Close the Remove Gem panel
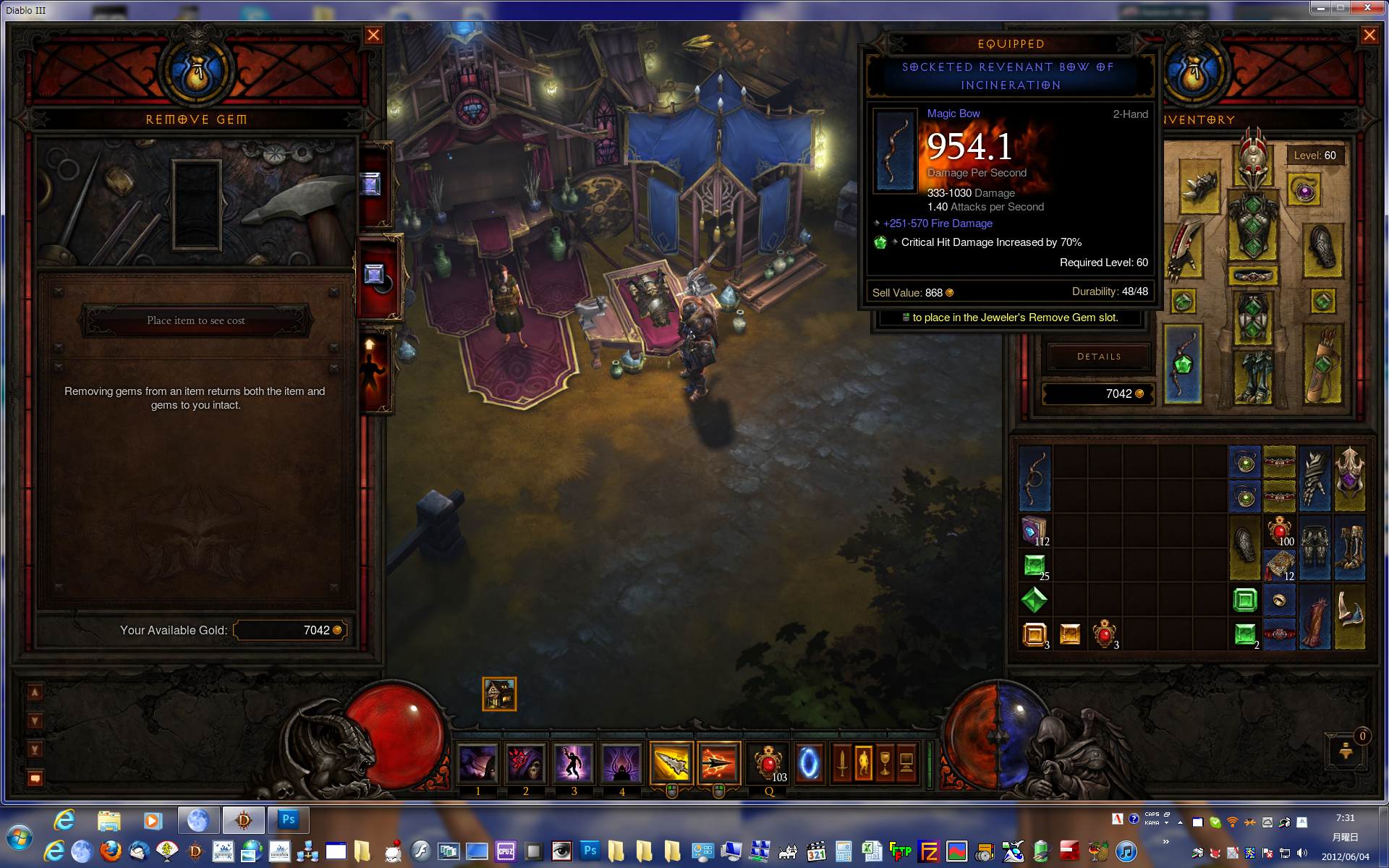The width and height of the screenshot is (1389, 868). point(373,35)
